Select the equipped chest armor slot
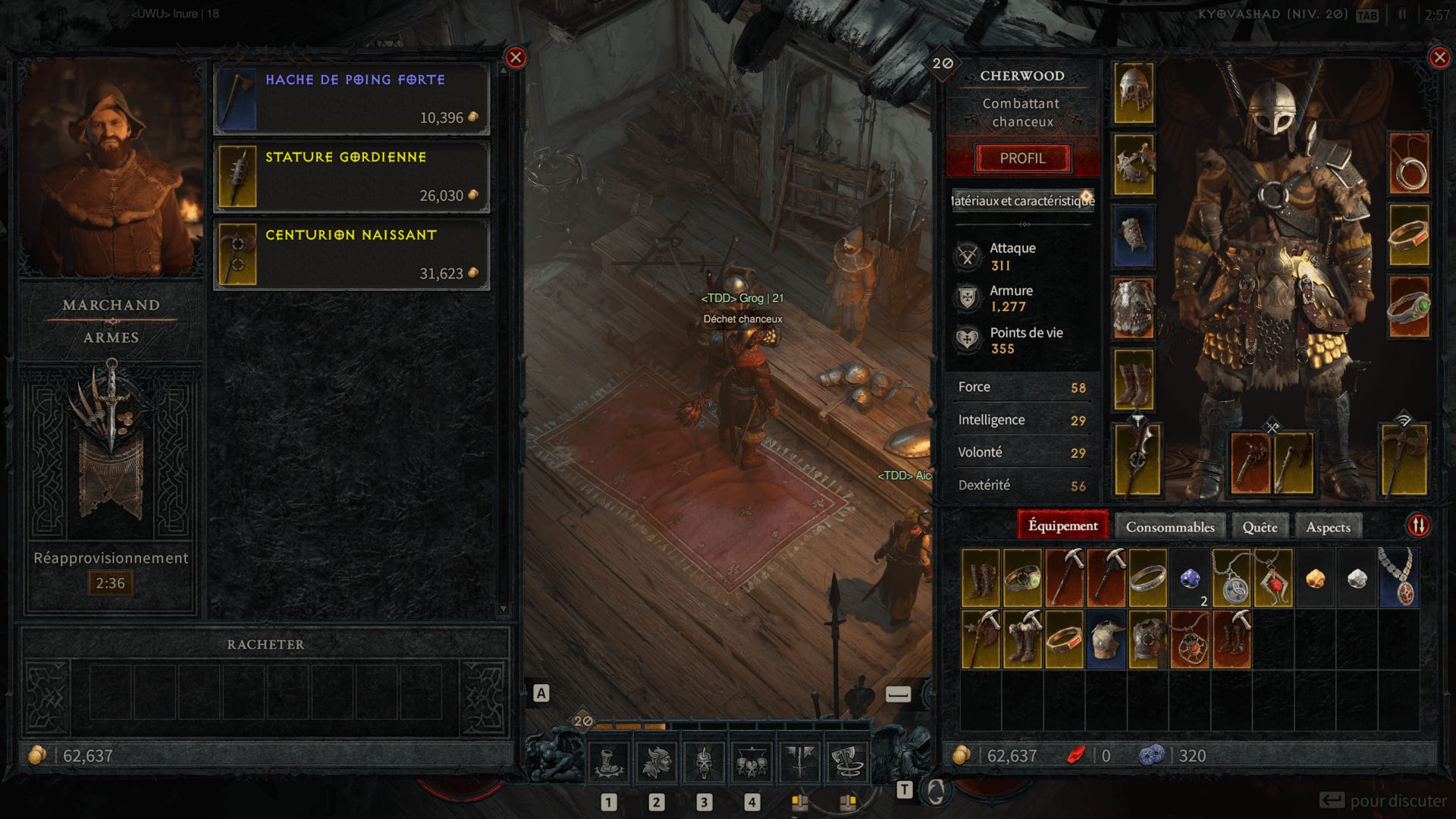 [x=1134, y=165]
